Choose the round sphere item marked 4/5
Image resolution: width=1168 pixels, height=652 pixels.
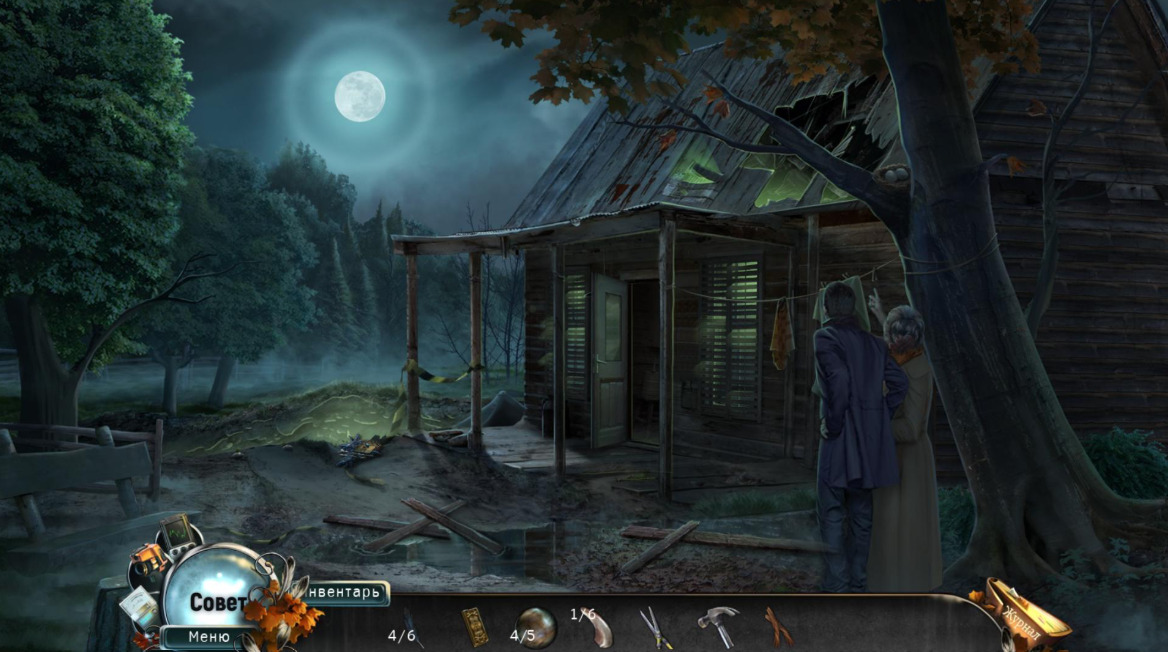pyautogui.click(x=536, y=627)
